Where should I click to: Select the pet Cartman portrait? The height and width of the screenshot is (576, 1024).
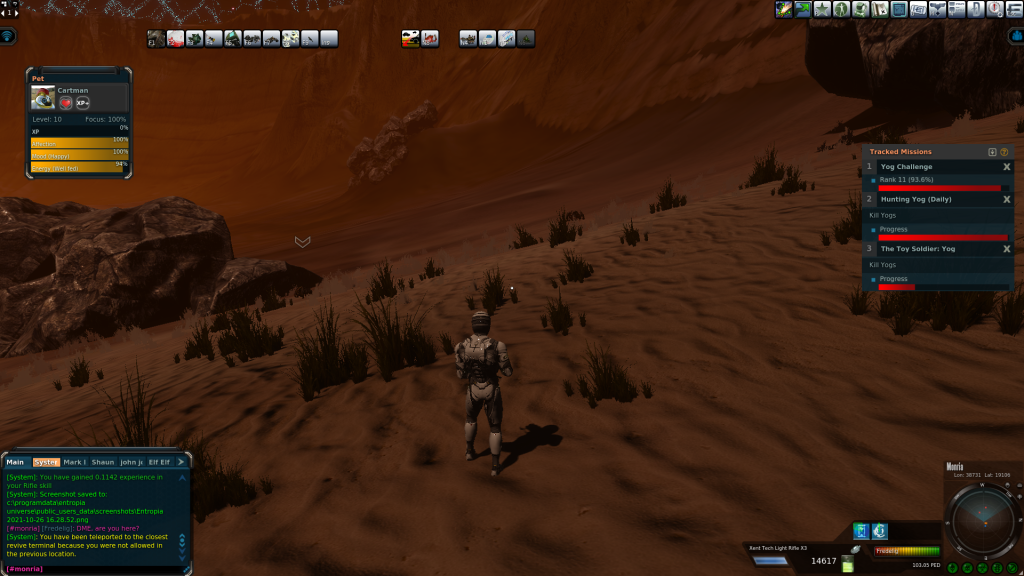43,97
